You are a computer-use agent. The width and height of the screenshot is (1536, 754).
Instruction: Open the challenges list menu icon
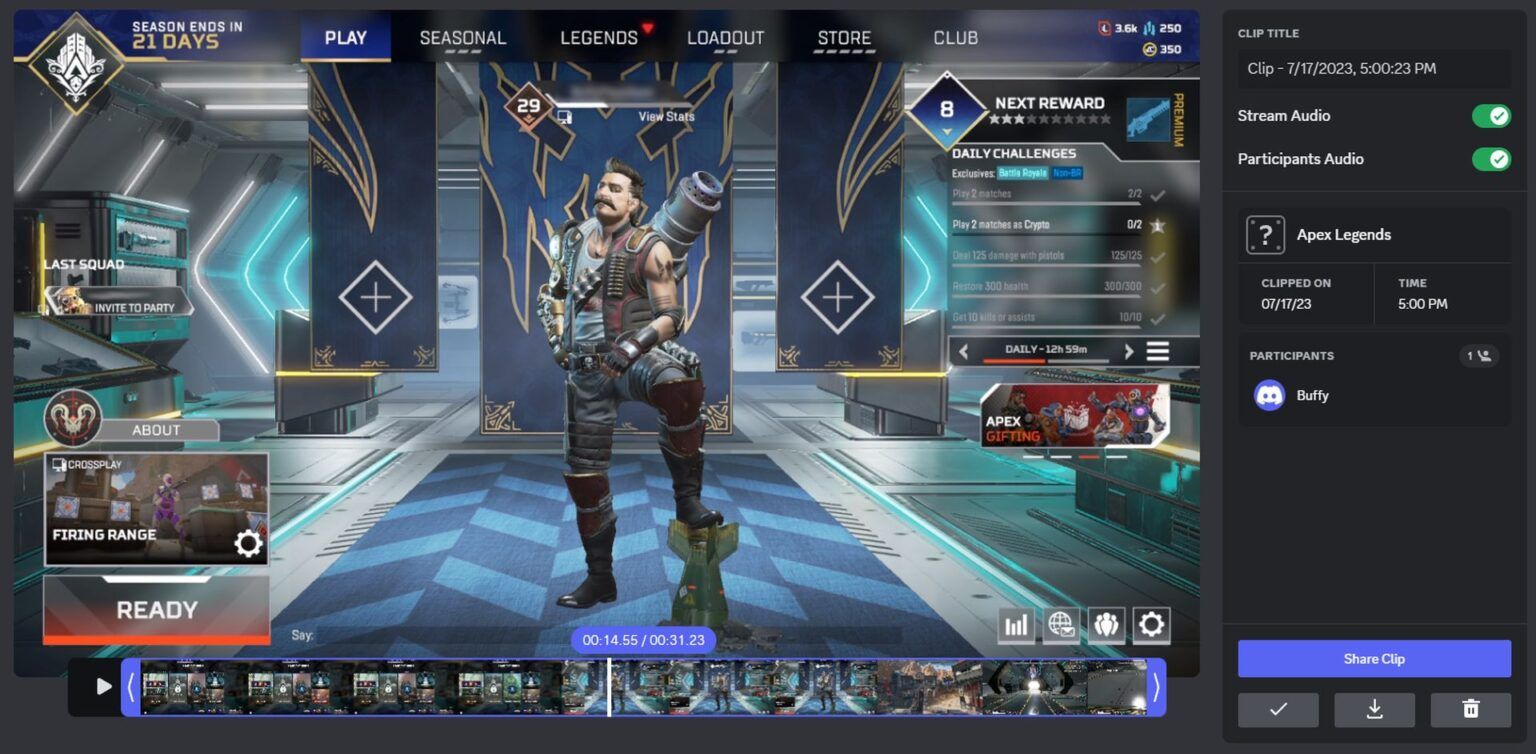point(1158,351)
